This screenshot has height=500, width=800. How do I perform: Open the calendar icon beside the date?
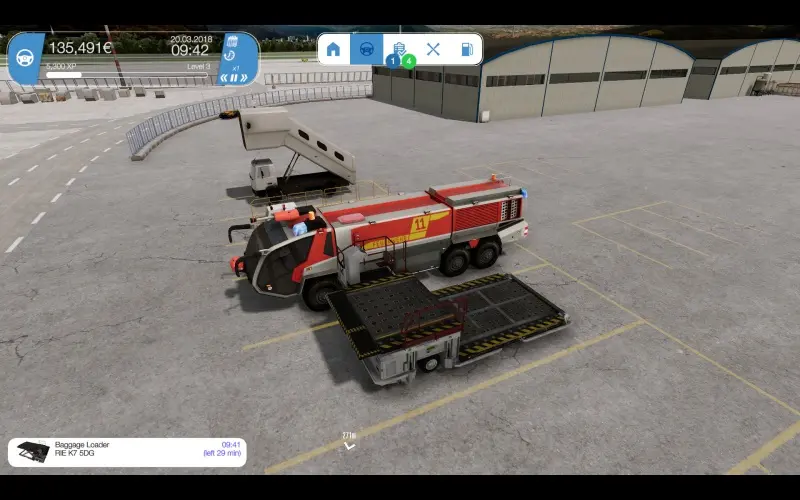click(x=231, y=43)
